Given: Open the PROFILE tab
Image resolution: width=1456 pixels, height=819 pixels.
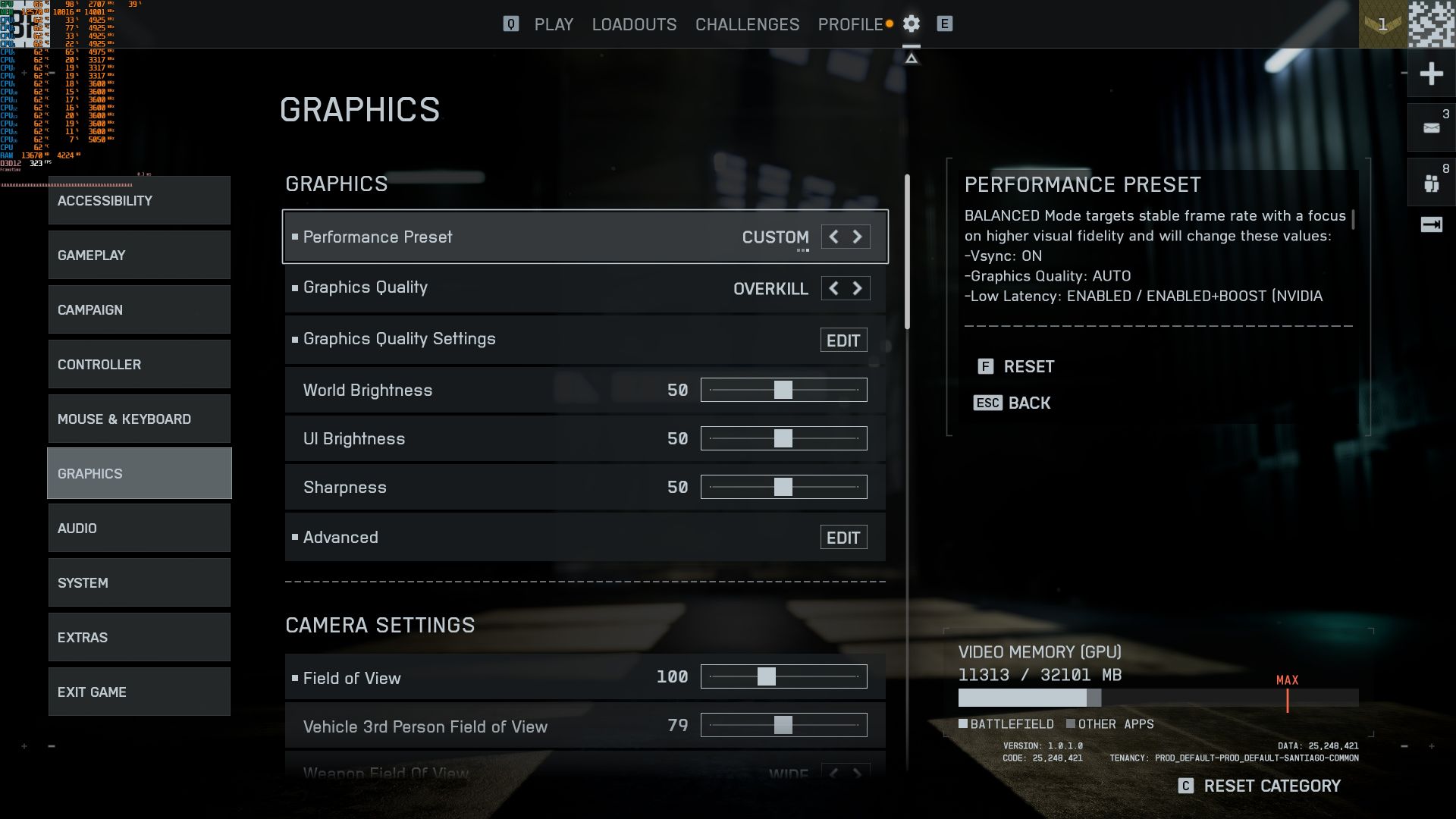Looking at the screenshot, I should point(850,24).
